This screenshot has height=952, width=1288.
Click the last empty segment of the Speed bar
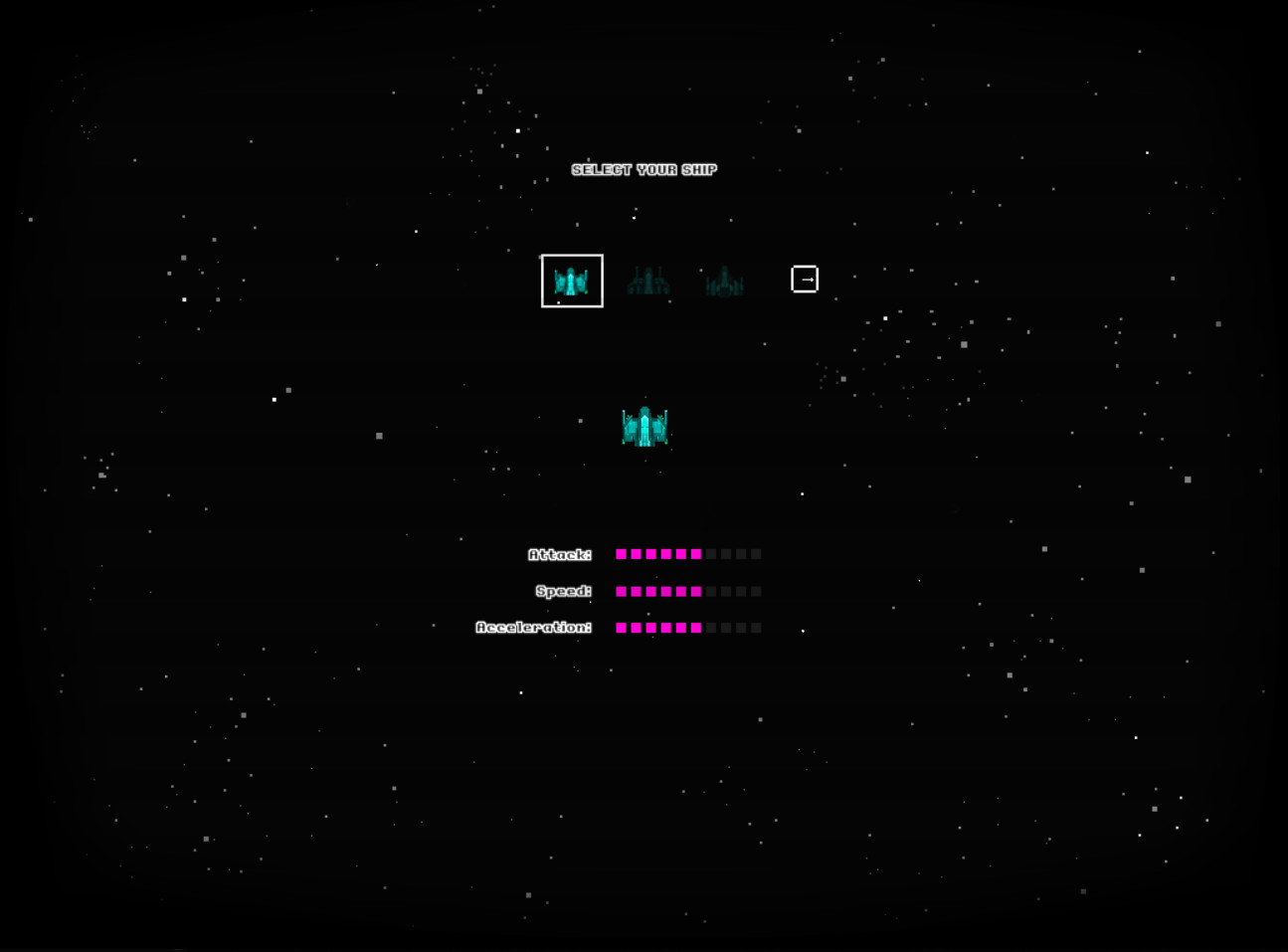(x=755, y=591)
